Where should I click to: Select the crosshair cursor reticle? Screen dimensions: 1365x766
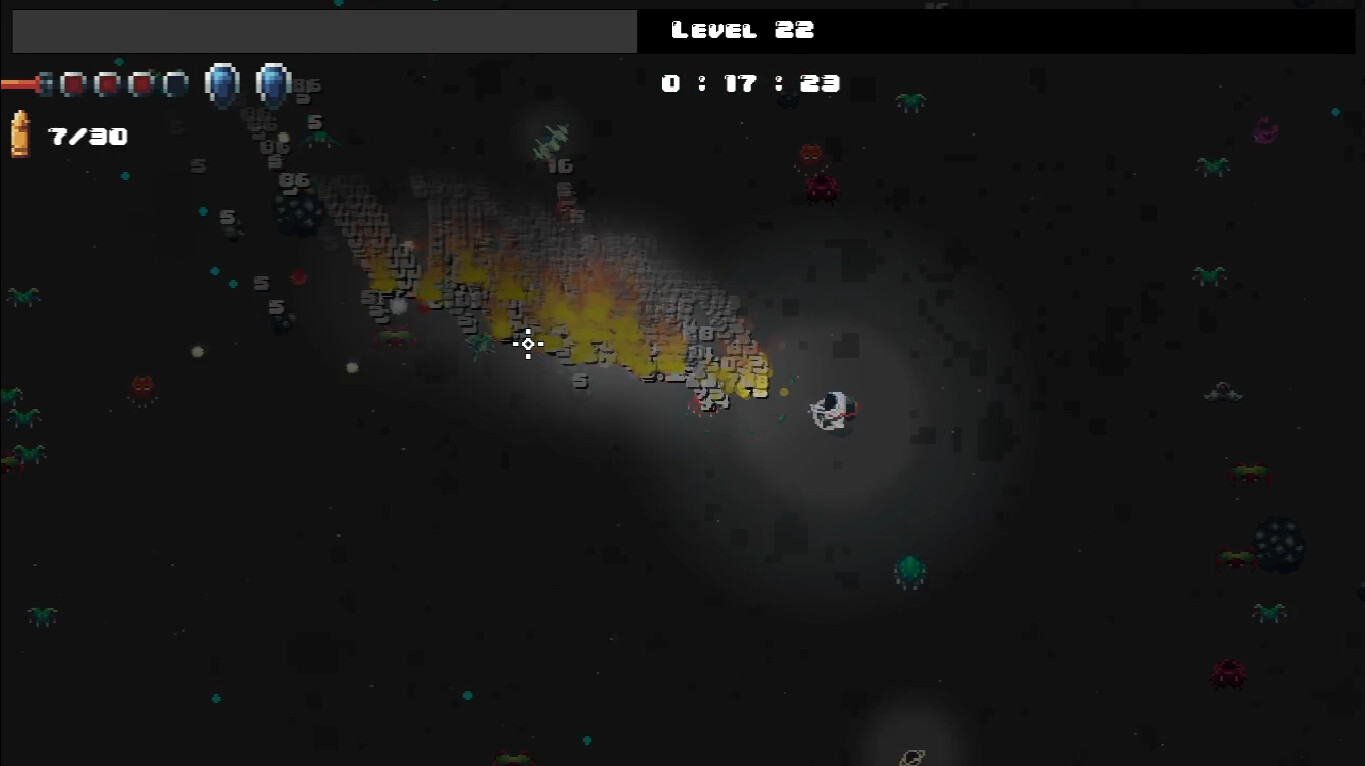click(x=527, y=344)
